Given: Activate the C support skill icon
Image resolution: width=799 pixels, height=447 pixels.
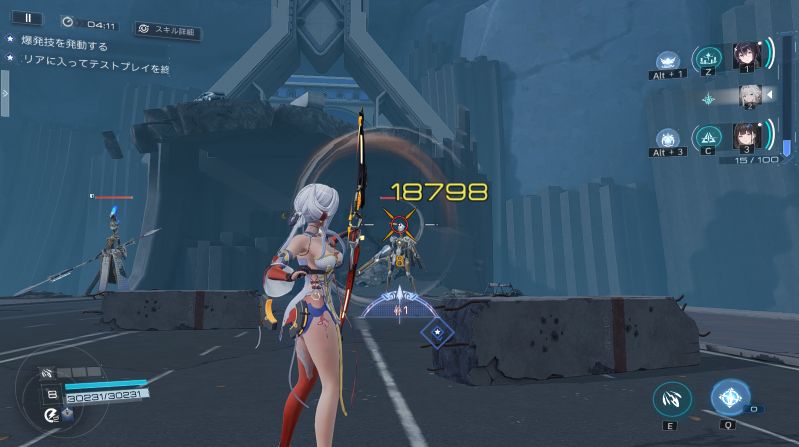Looking at the screenshot, I should pyautogui.click(x=708, y=137).
